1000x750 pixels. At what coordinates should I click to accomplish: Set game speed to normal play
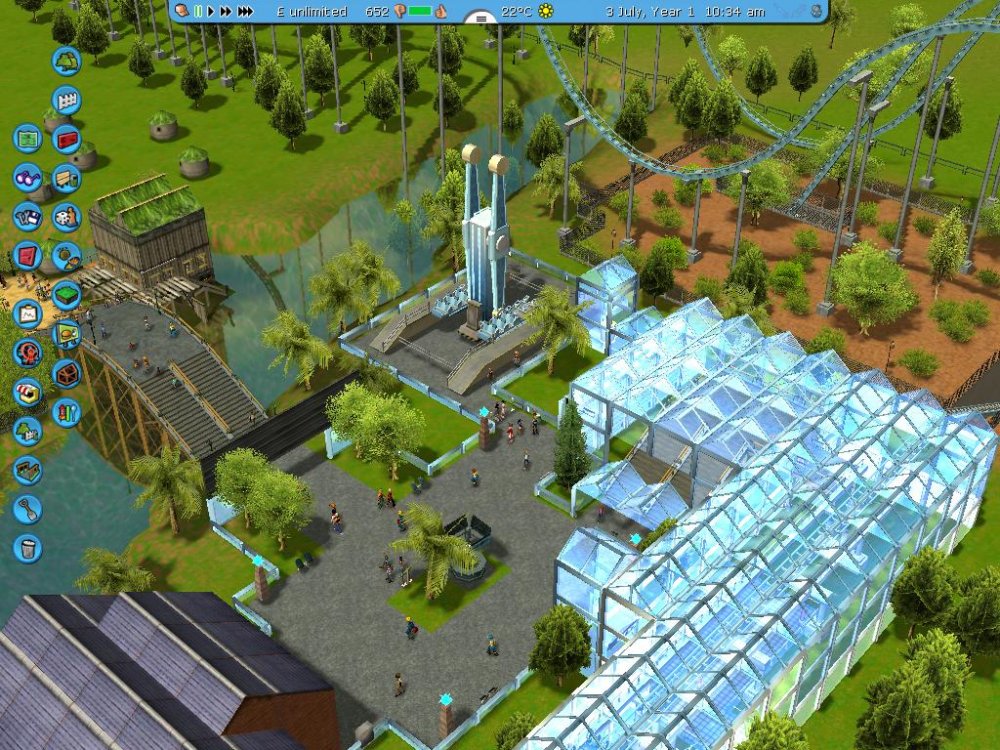click(x=210, y=11)
